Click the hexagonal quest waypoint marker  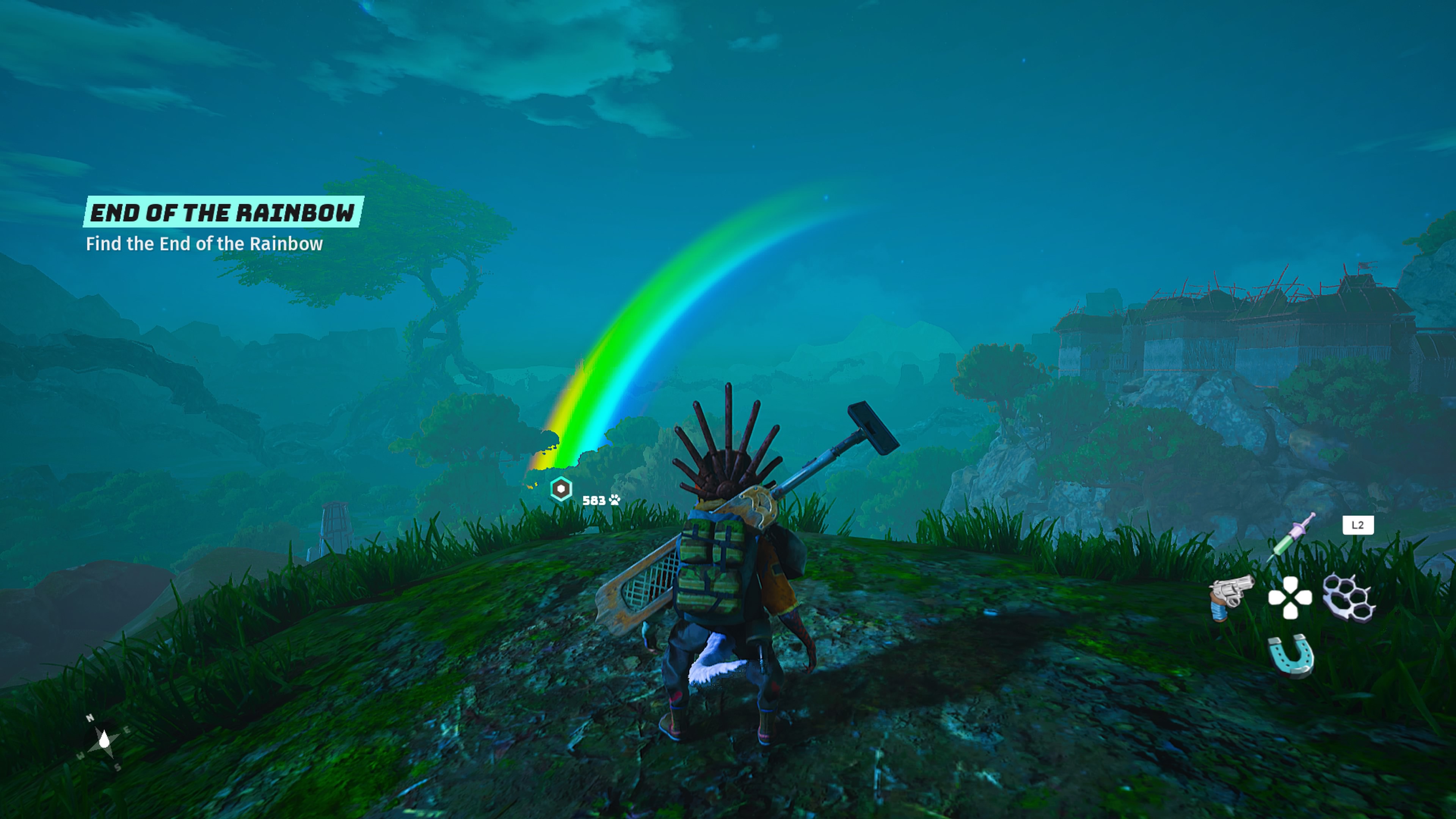pyautogui.click(x=561, y=489)
